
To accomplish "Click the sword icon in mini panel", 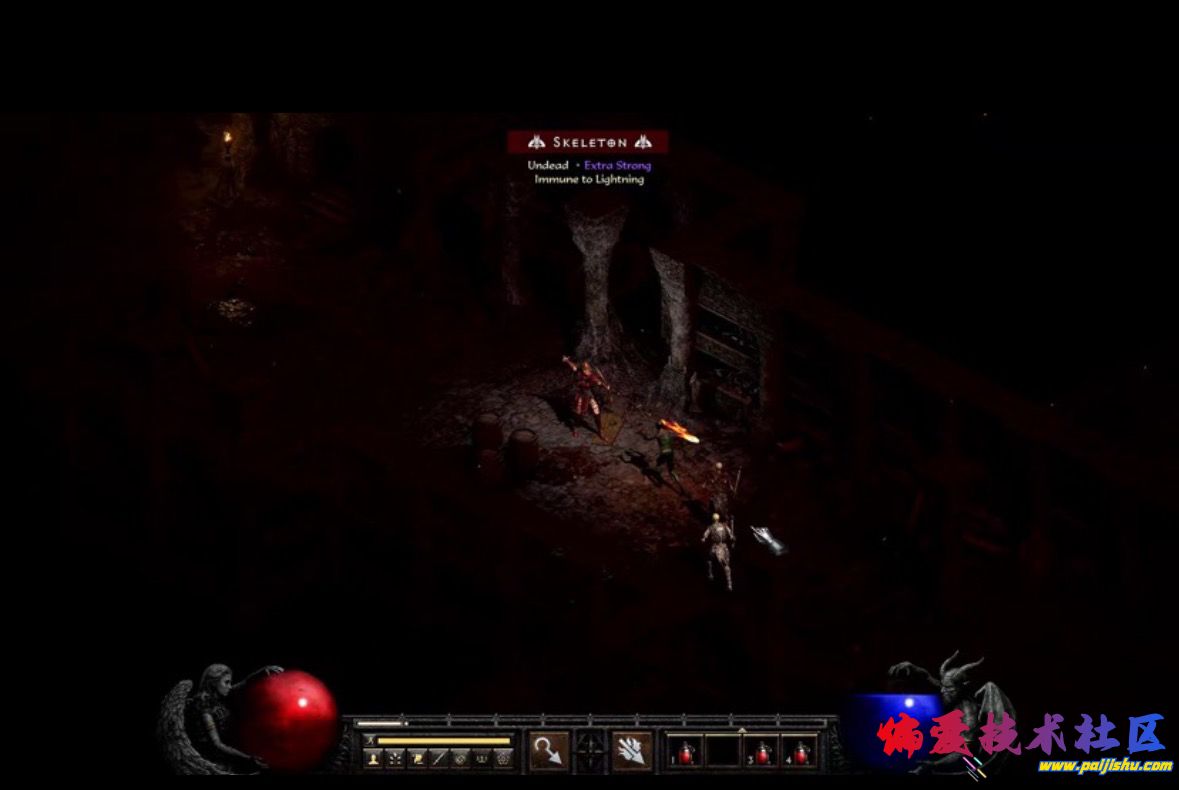I will pos(438,759).
